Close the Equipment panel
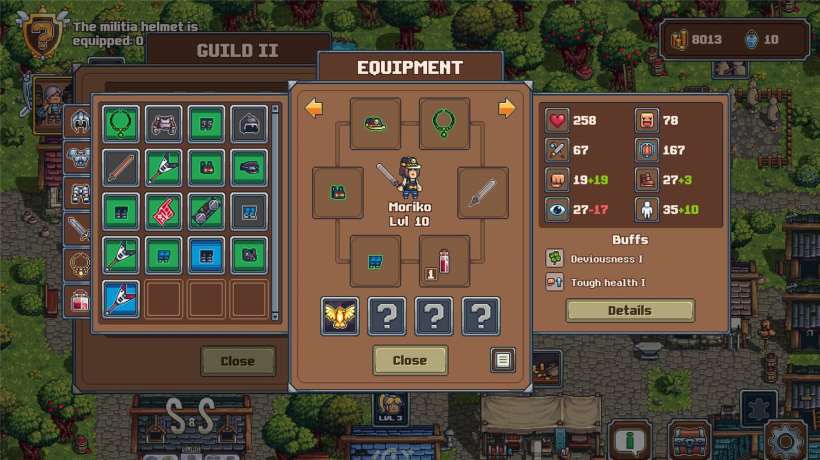The image size is (820, 460). tap(410, 360)
